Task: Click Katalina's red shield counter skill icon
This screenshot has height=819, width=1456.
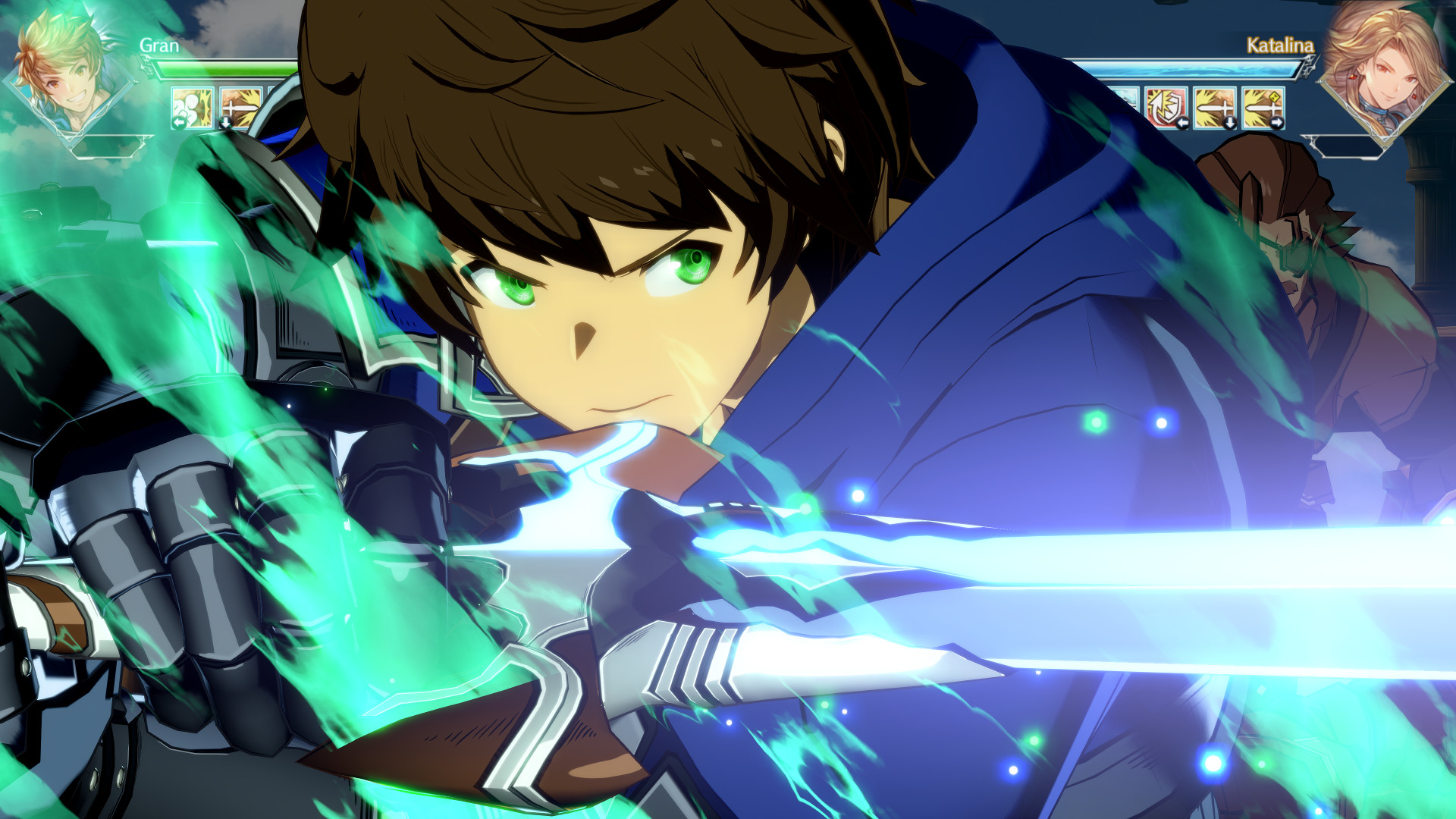Action: point(1165,107)
